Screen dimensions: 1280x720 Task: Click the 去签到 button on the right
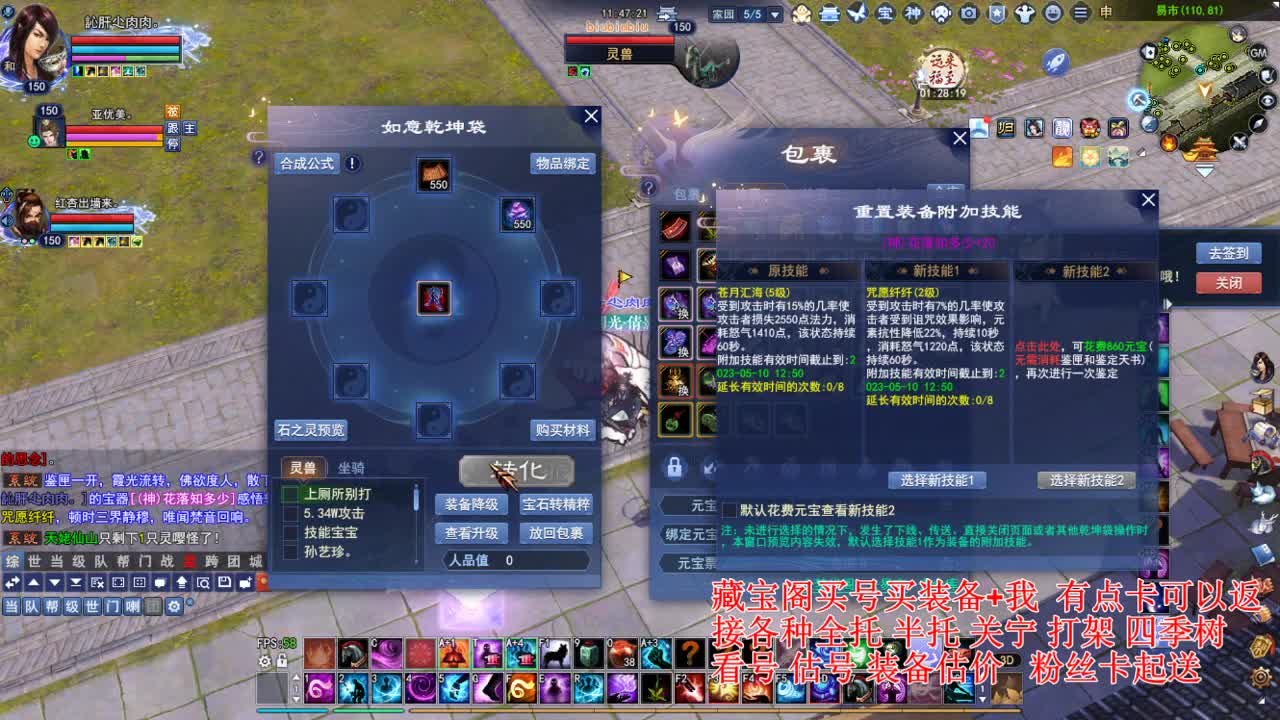click(x=1228, y=253)
